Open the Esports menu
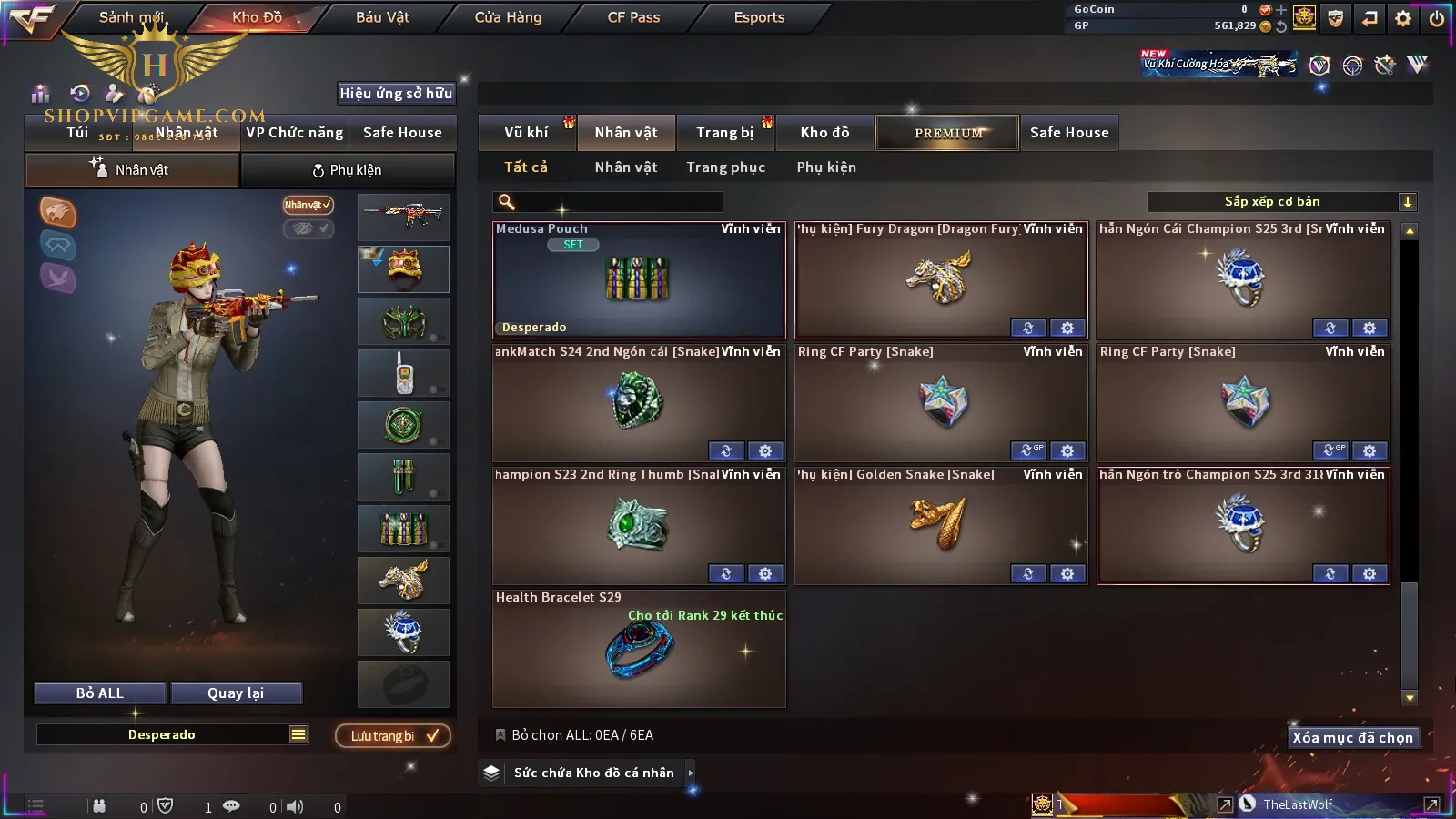The image size is (1456, 819). (x=759, y=17)
